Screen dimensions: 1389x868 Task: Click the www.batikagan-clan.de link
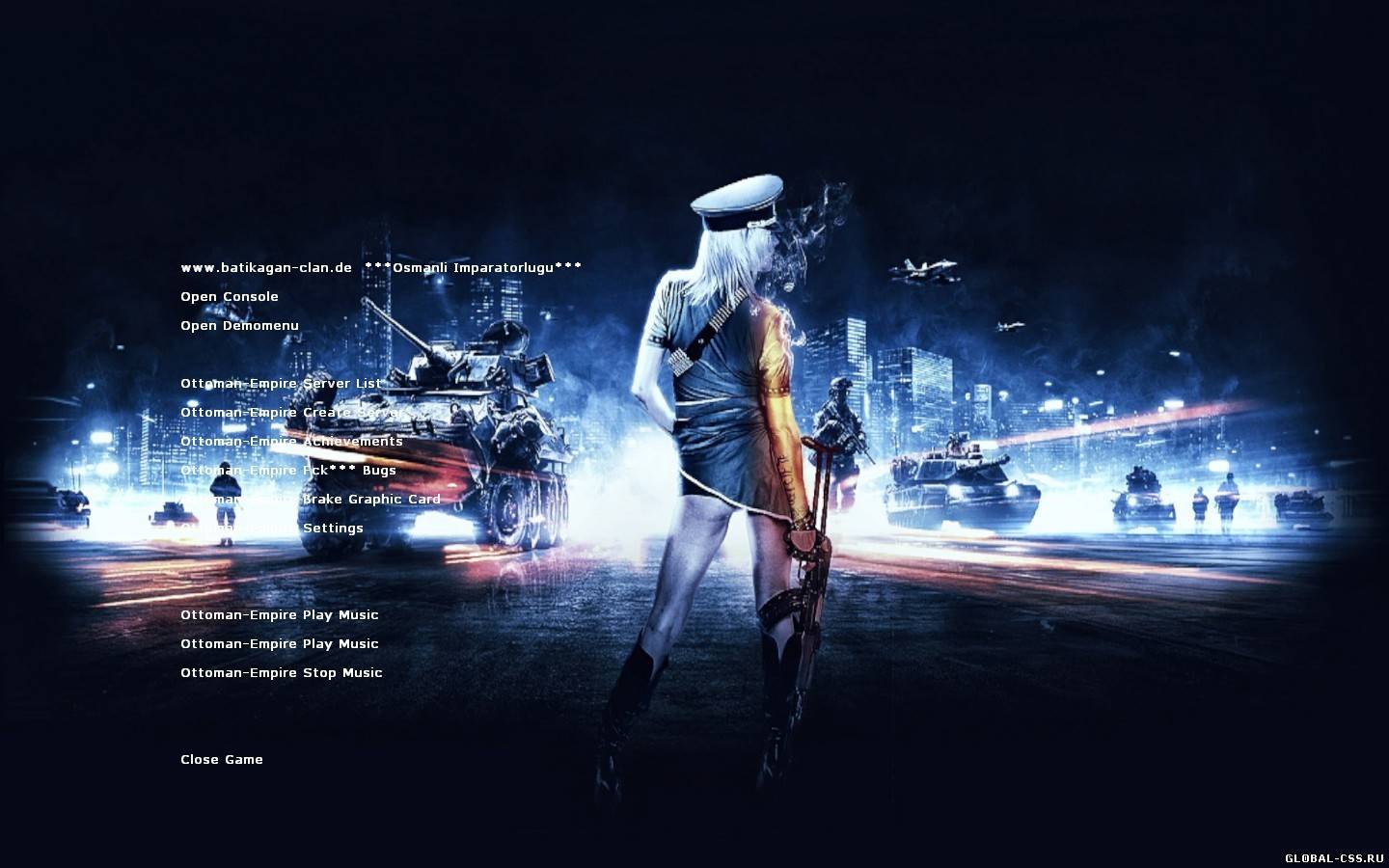265,267
